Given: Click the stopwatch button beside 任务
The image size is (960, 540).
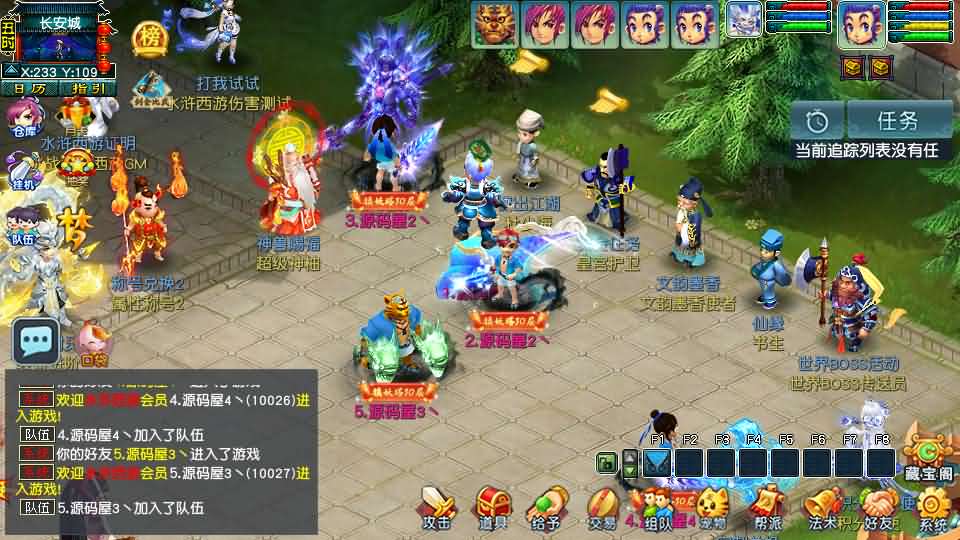Looking at the screenshot, I should click(x=818, y=121).
